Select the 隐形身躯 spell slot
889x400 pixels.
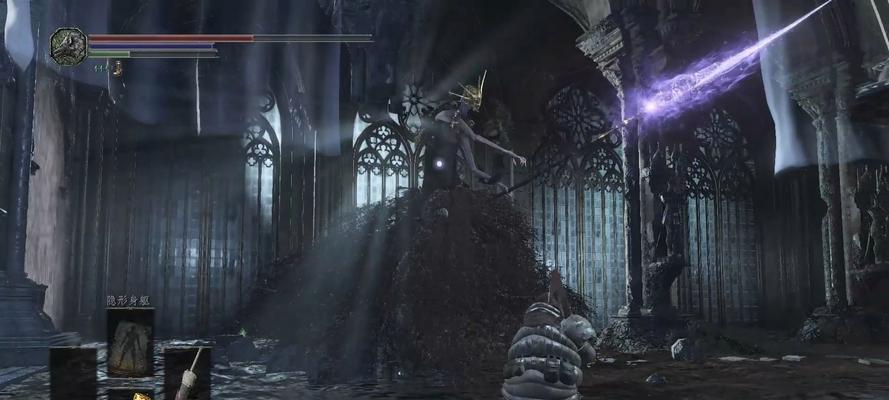[x=130, y=342]
